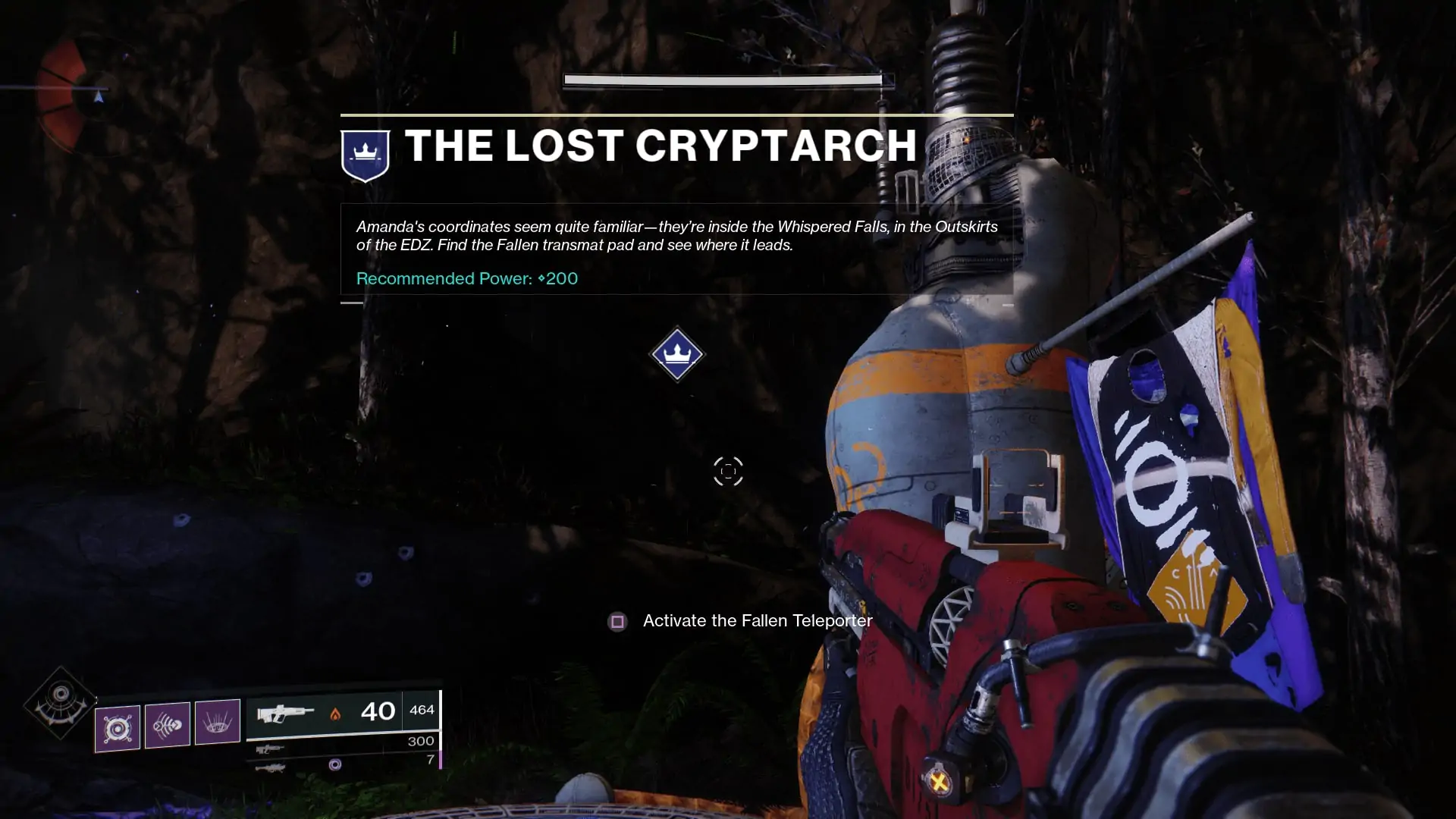Click the third crown-shaped buff icon

click(x=218, y=724)
